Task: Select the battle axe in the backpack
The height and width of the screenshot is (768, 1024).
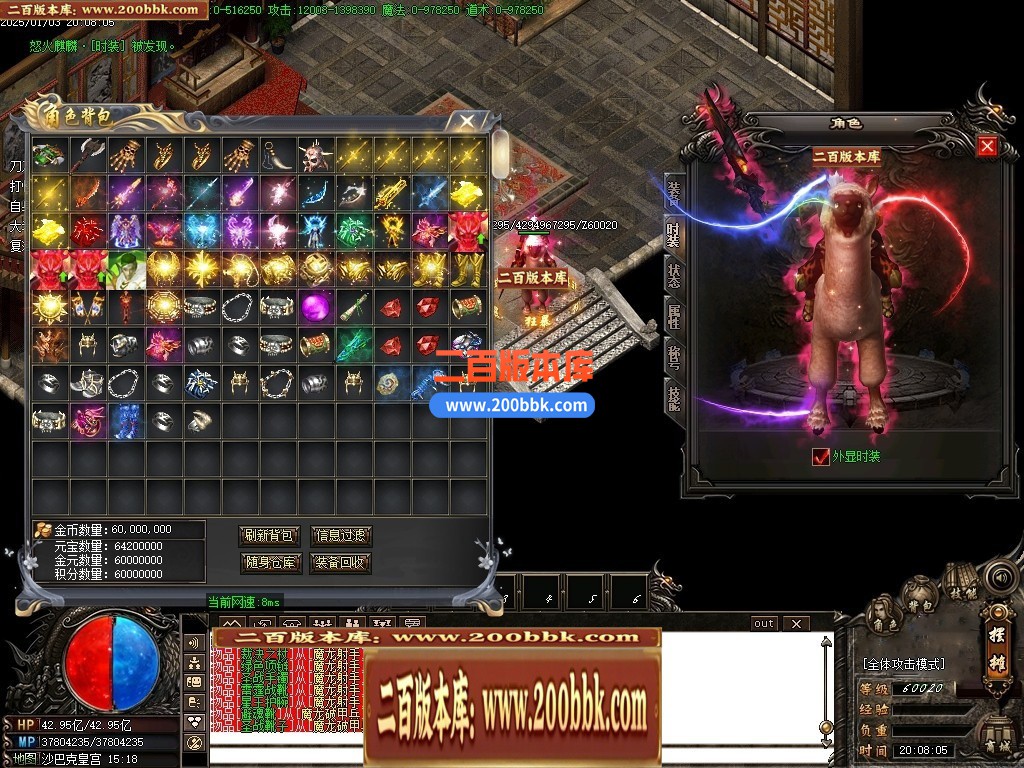Action: [x=88, y=154]
